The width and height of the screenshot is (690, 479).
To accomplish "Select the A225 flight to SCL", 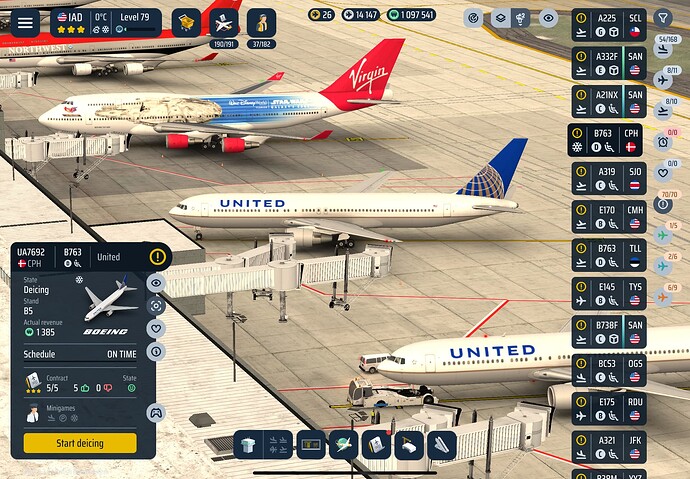I will tap(609, 25).
